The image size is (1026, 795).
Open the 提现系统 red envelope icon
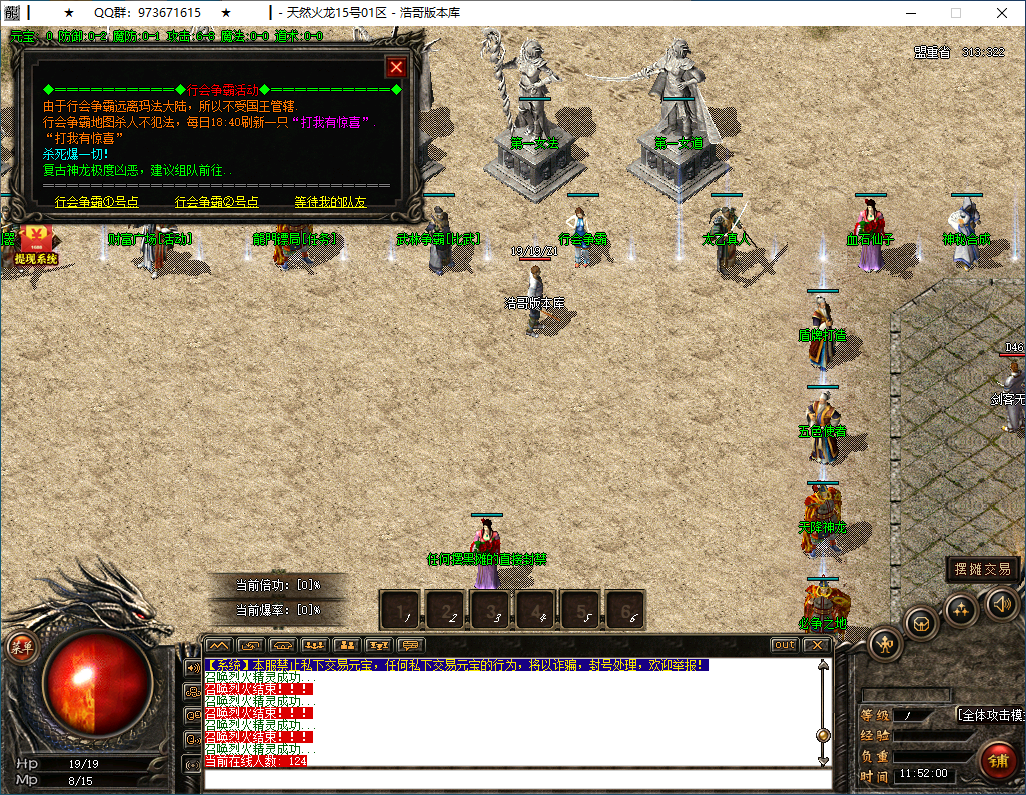click(35, 244)
